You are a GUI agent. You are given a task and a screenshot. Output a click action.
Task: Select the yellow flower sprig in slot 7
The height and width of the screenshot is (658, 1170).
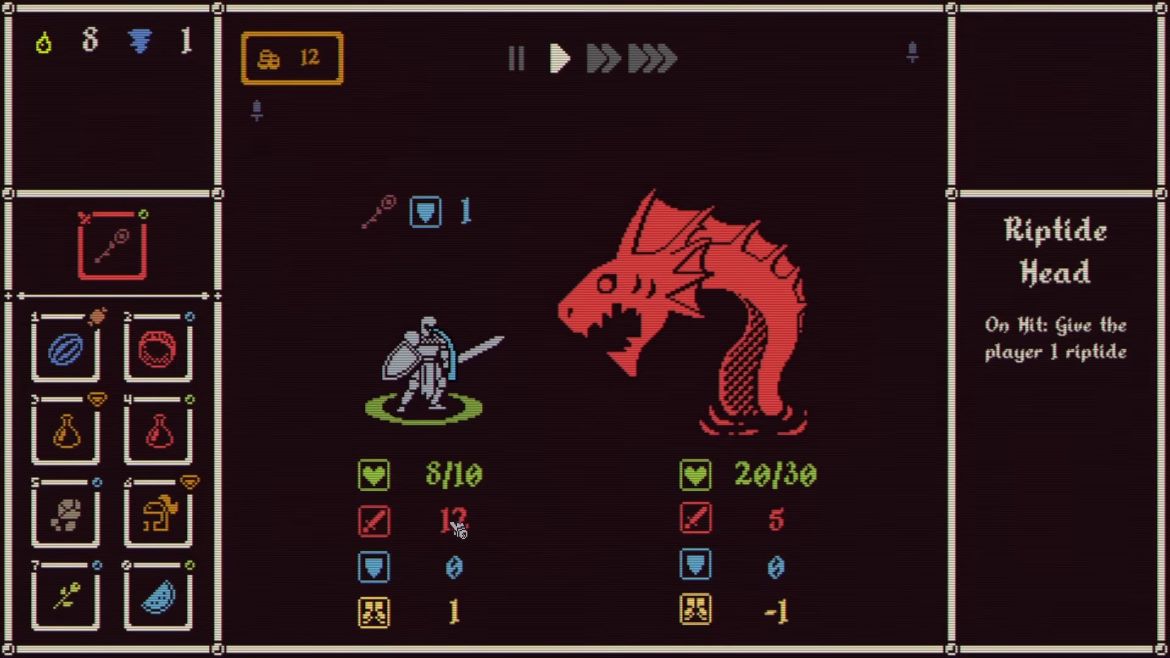coord(66,597)
